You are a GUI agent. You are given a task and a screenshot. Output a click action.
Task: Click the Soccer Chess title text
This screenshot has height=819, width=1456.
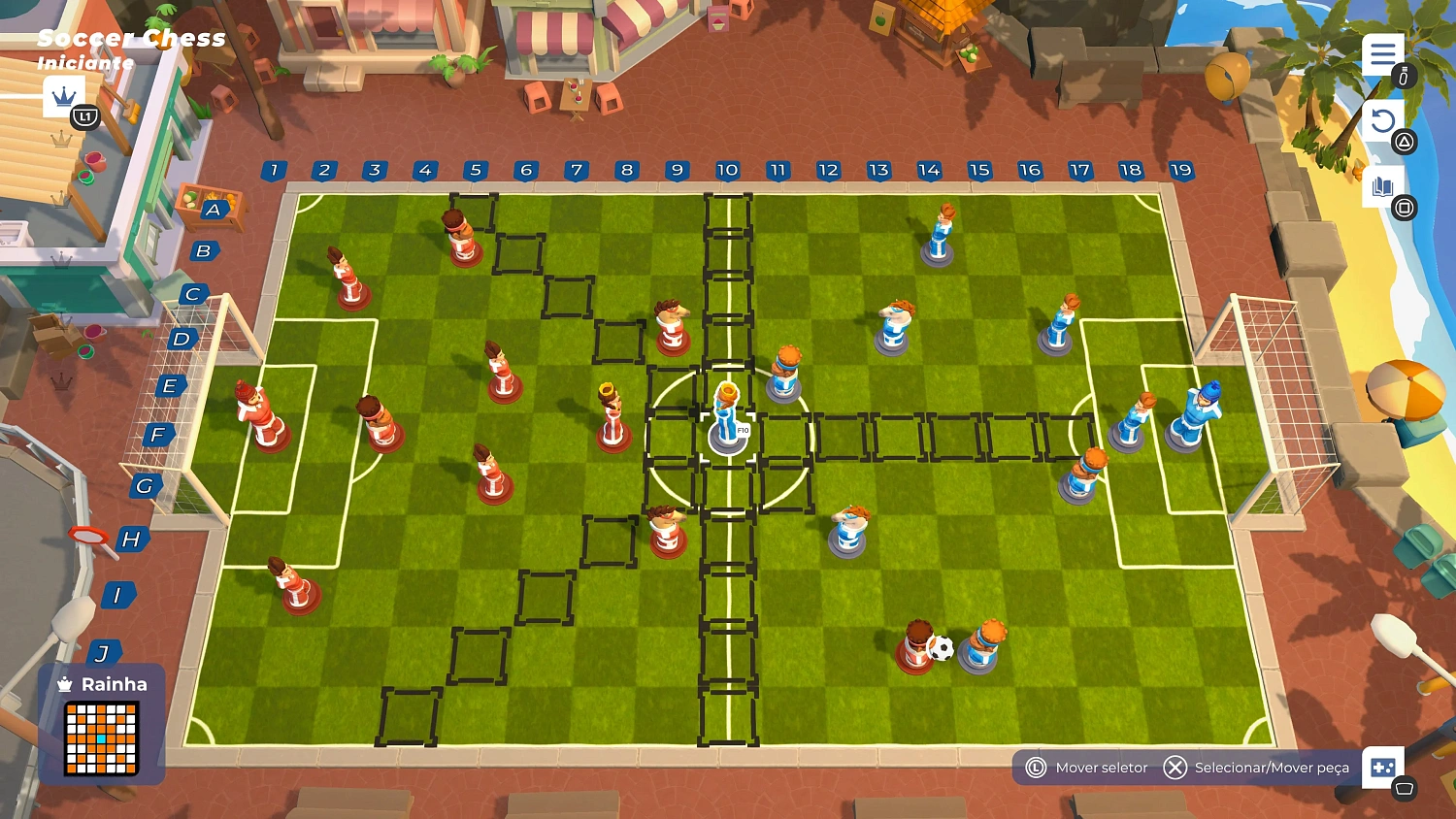pos(131,39)
